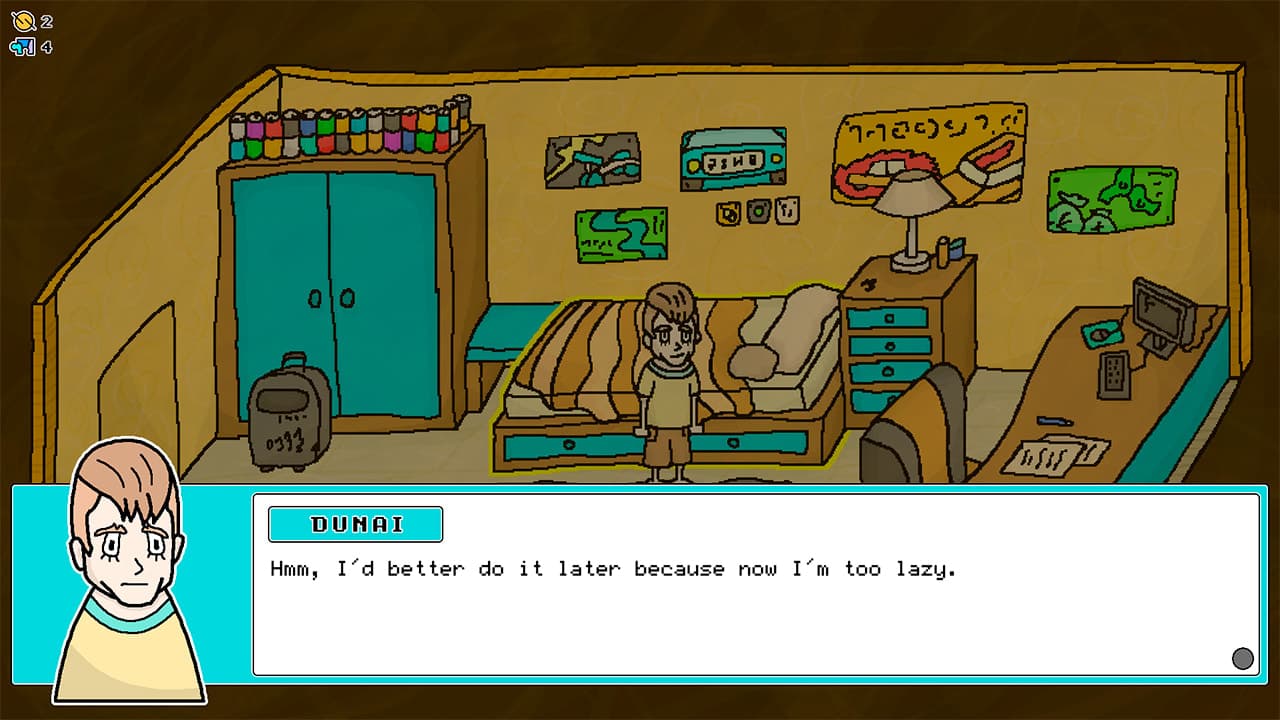Click the Dunai name tag in dialogue box
Viewport: 1280px width, 720px height.
point(356,524)
